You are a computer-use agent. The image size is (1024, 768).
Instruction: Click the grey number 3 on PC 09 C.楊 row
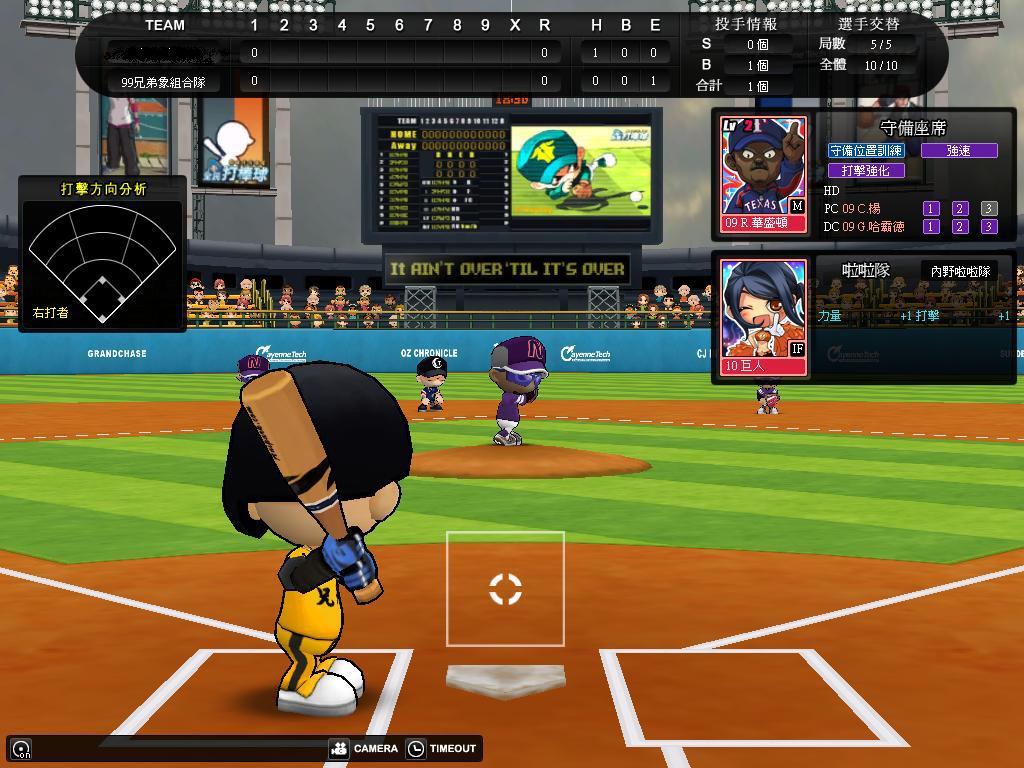pyautogui.click(x=989, y=208)
